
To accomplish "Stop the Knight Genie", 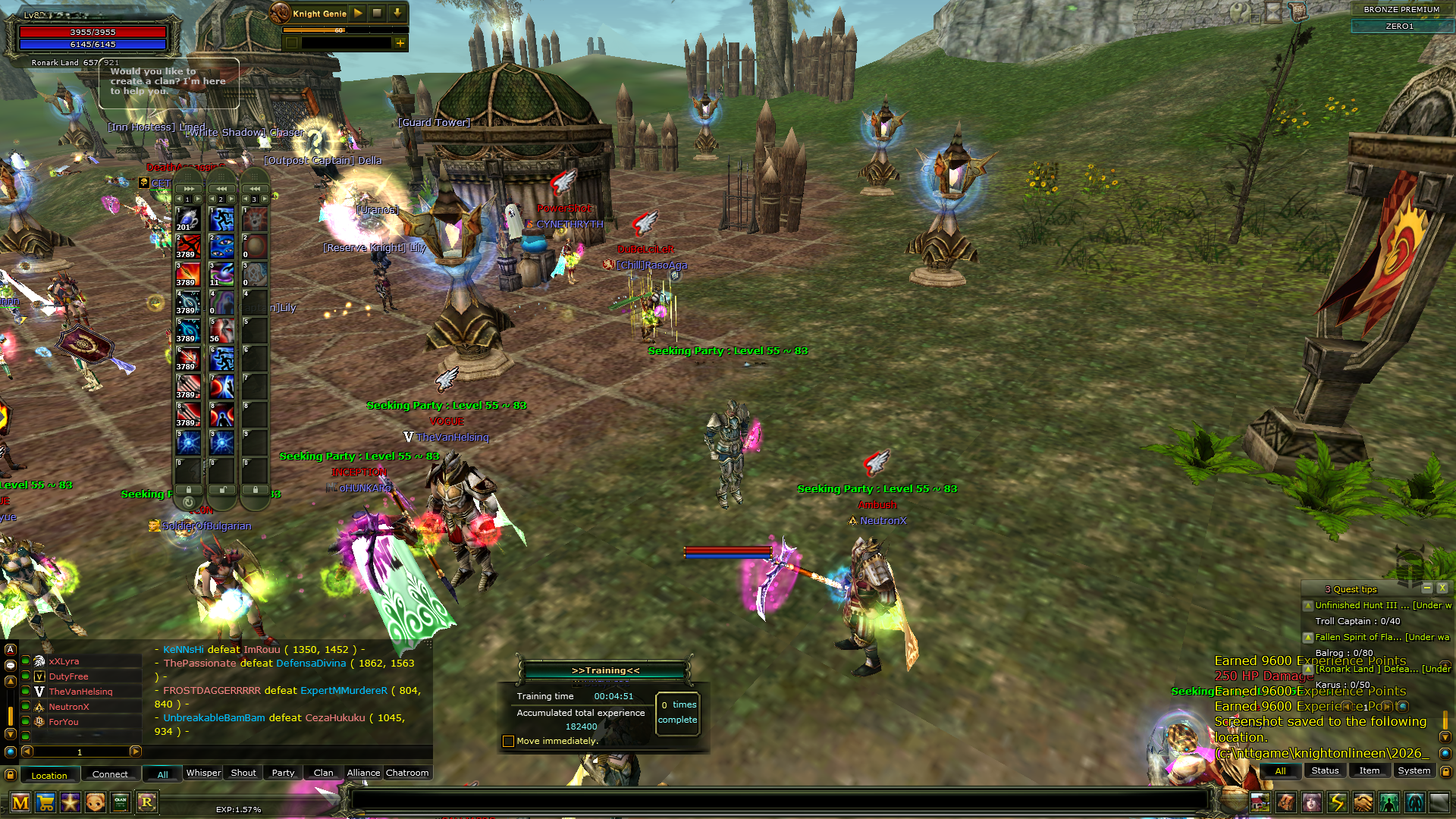I will 377,13.
